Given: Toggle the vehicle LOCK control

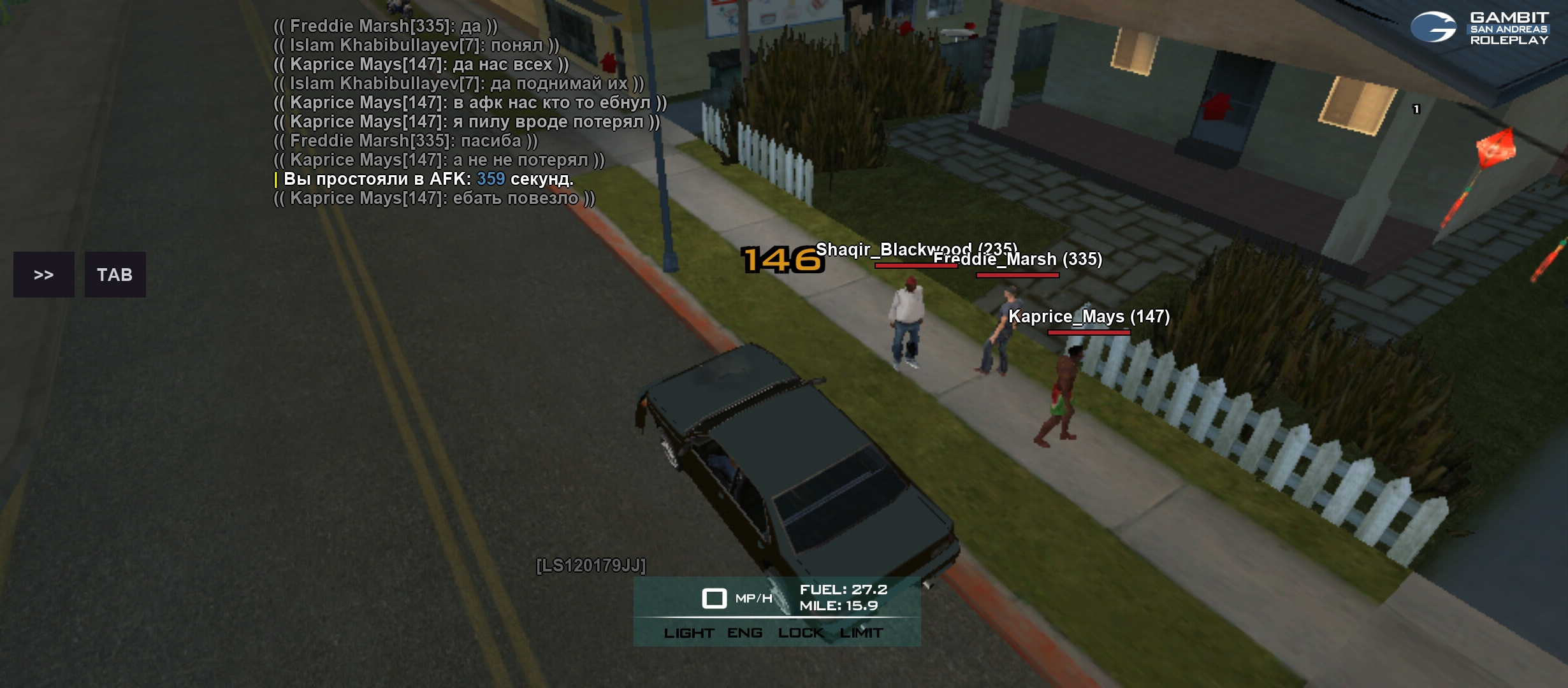Looking at the screenshot, I should (801, 633).
